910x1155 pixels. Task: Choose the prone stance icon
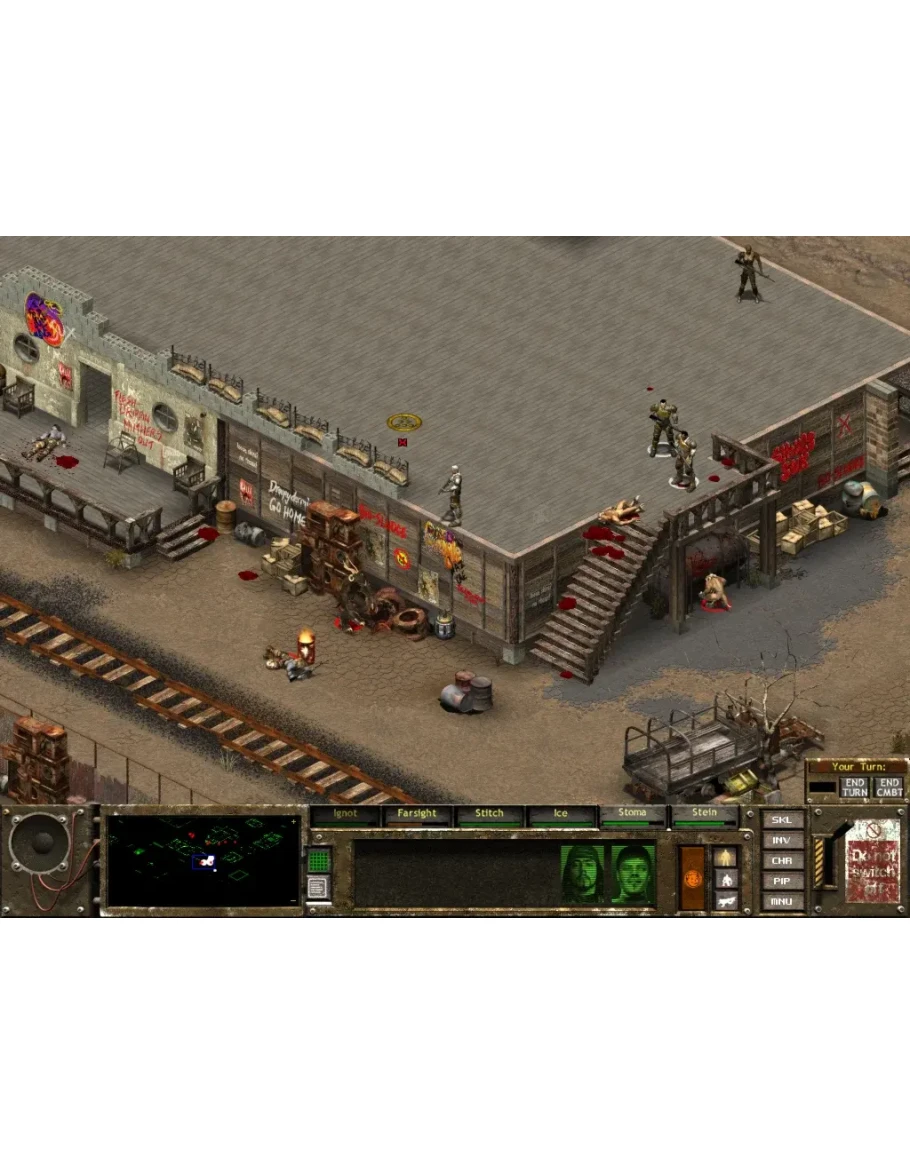click(726, 900)
